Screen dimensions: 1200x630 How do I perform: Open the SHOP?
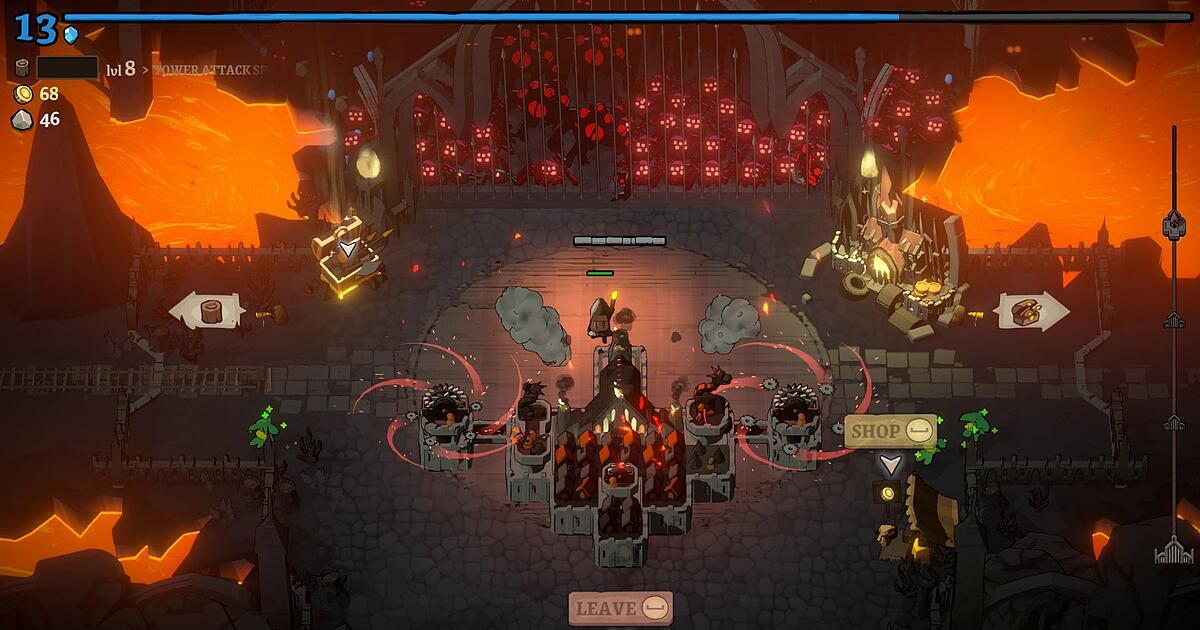tap(891, 431)
